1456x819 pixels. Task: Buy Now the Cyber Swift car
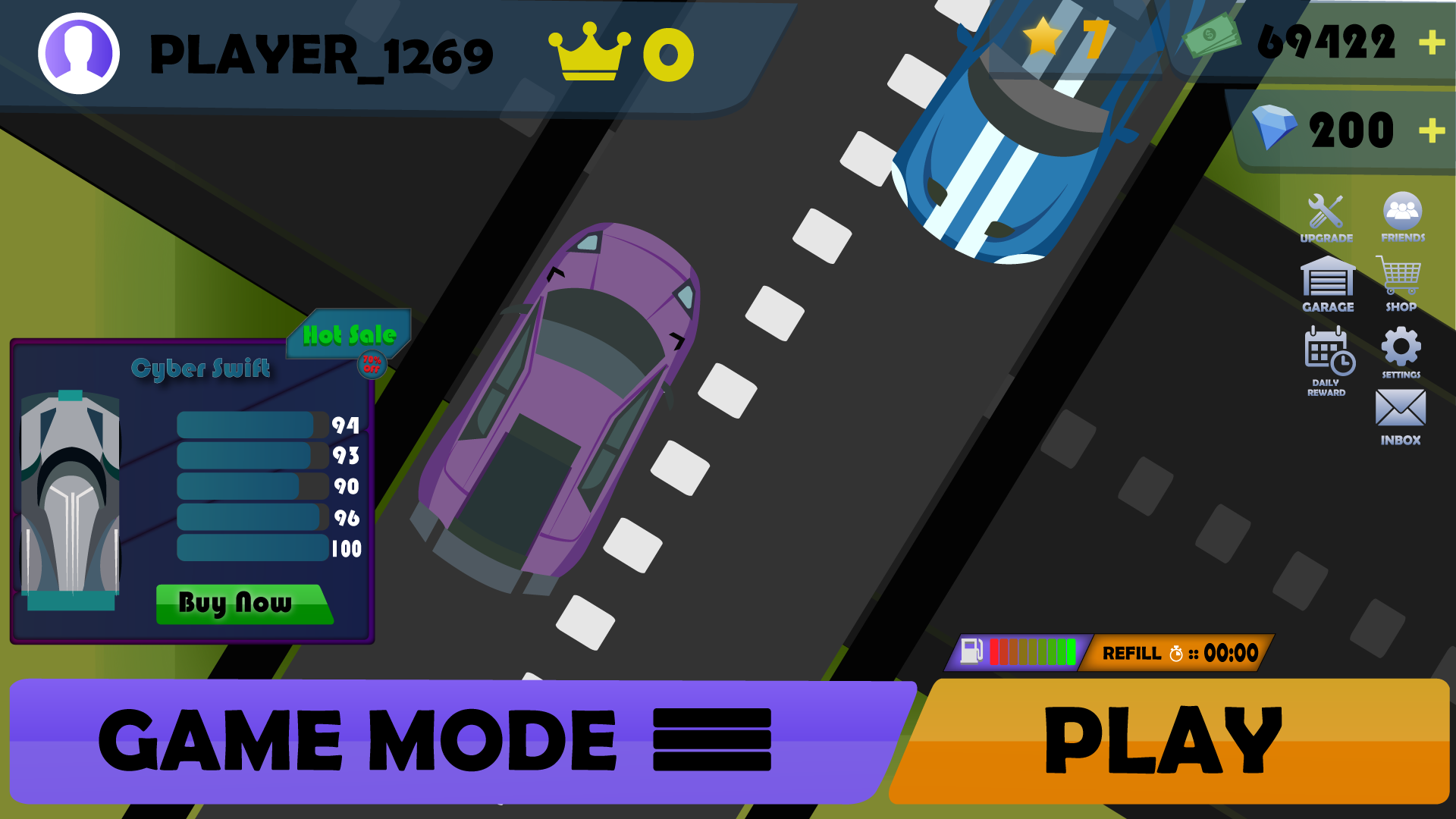pos(244,604)
